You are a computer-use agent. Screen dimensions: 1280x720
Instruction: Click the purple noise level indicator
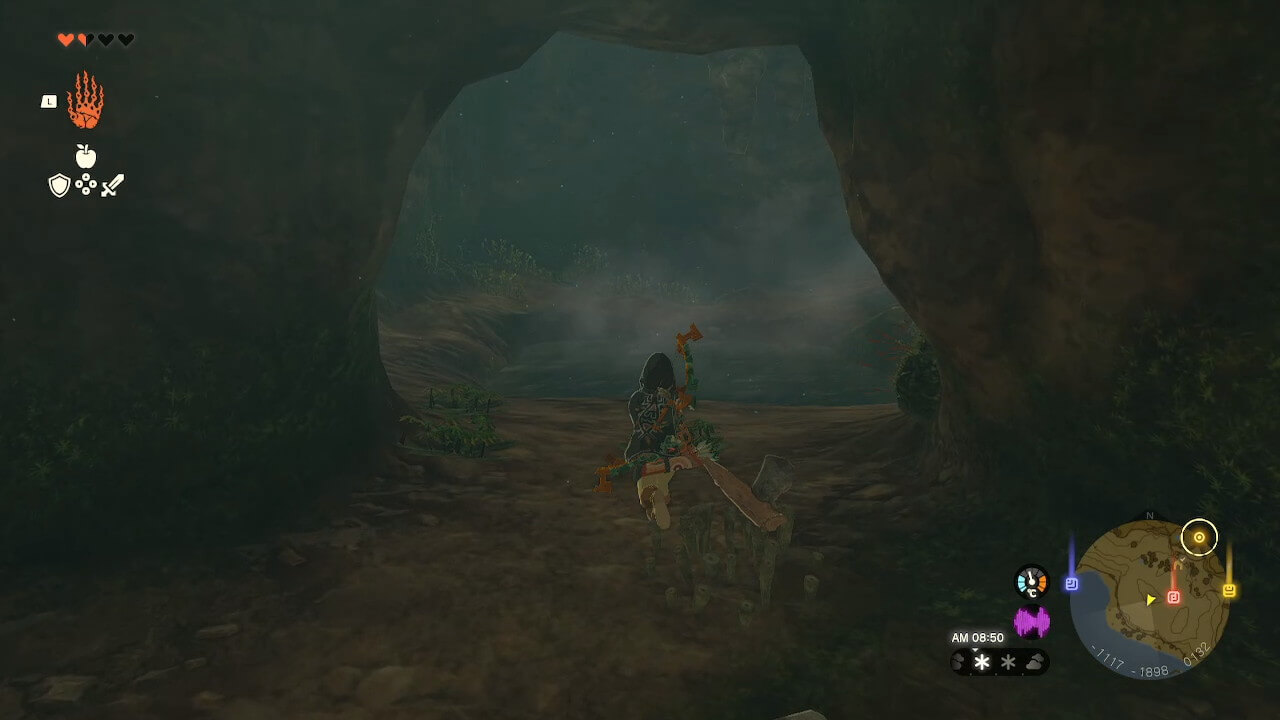pos(1032,622)
